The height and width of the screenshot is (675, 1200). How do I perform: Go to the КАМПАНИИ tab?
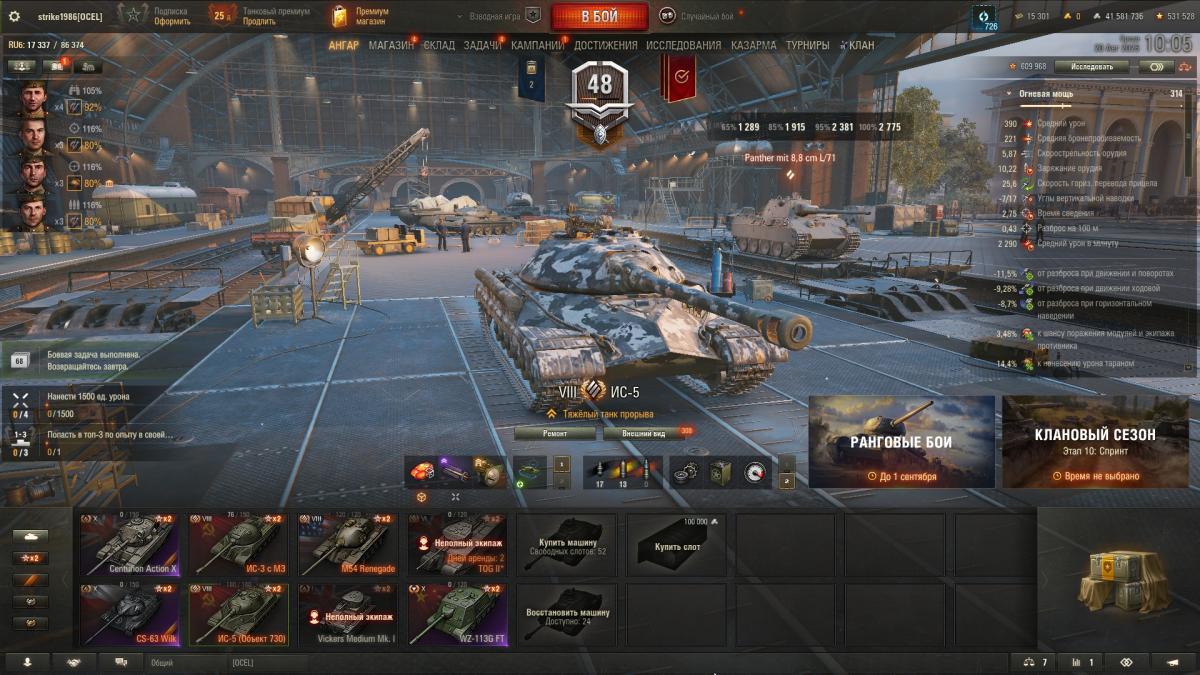click(537, 46)
